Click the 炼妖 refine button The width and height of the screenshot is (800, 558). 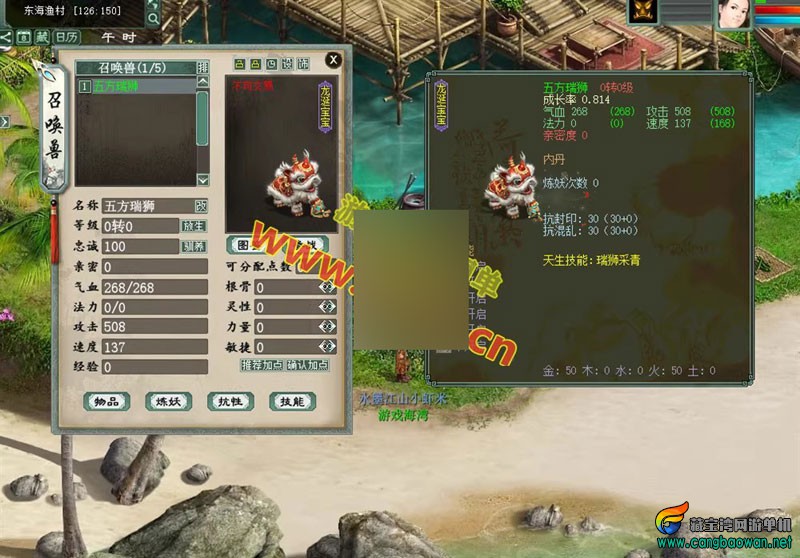coord(167,401)
